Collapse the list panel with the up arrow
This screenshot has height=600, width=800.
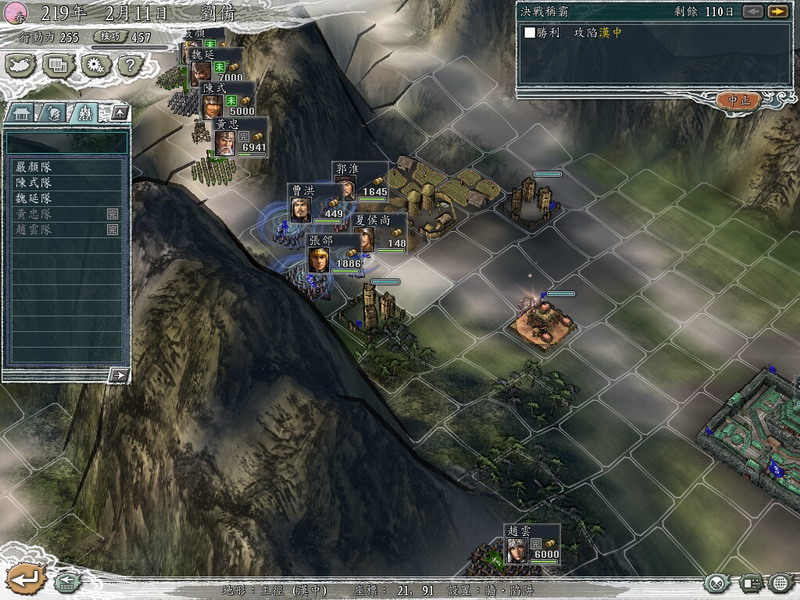[118, 113]
